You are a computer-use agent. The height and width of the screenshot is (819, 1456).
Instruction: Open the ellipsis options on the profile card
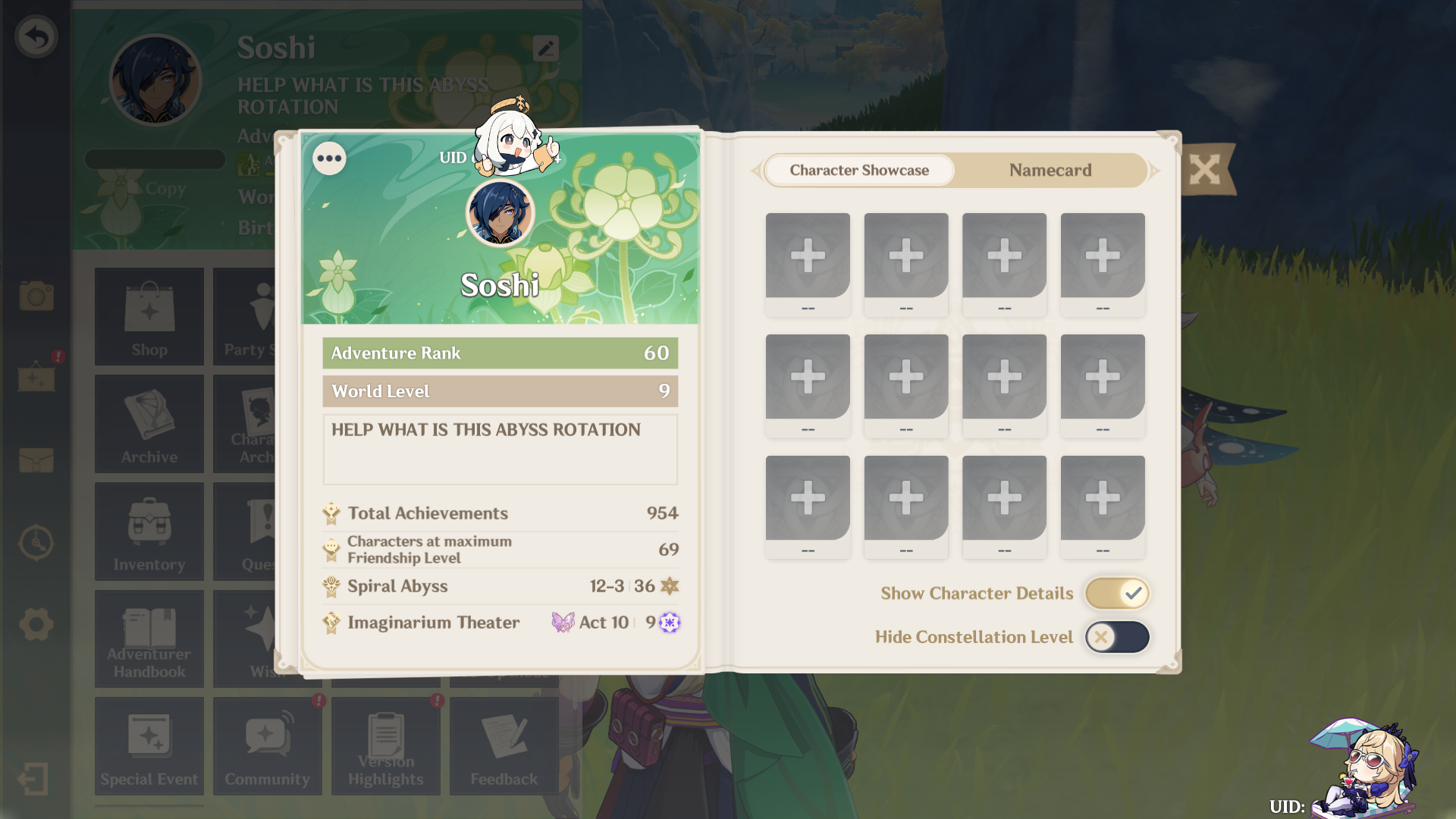tap(329, 158)
